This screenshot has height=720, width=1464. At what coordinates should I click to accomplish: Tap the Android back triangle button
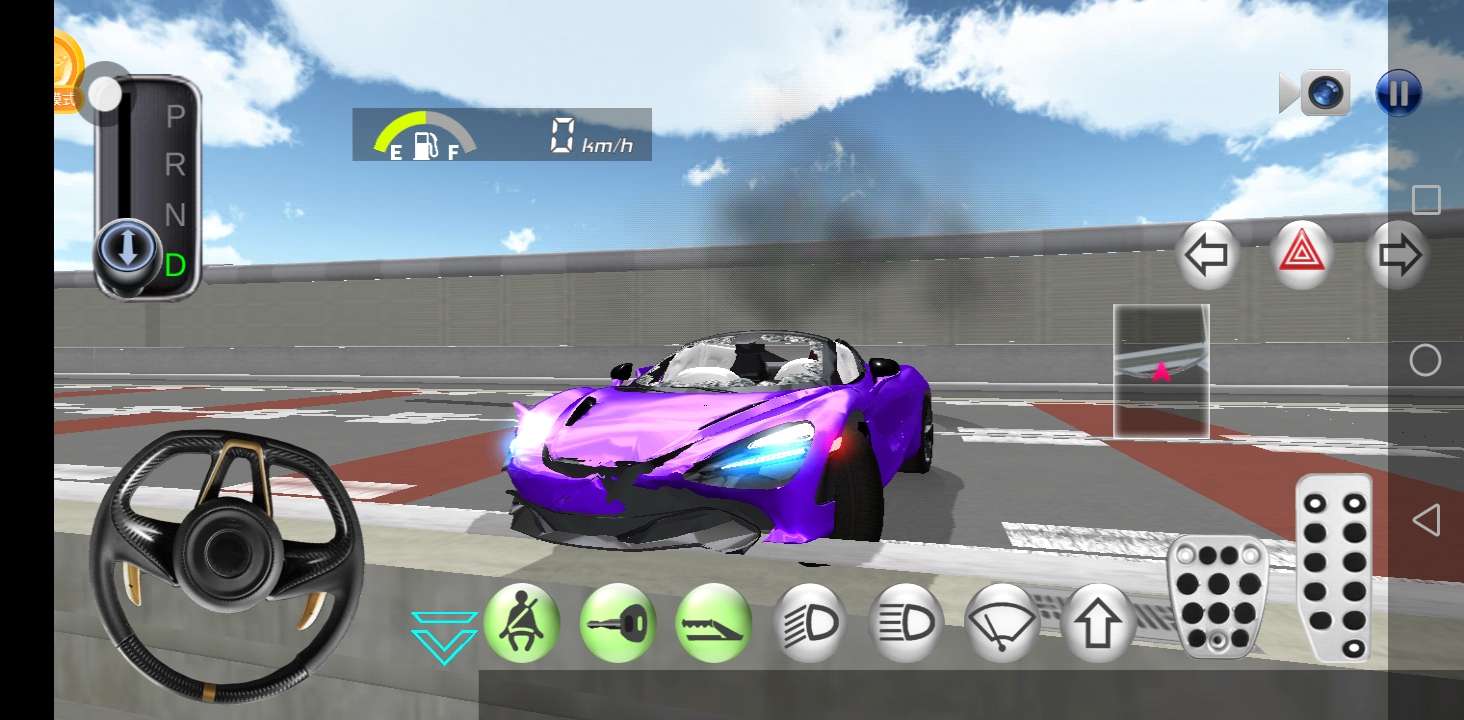(x=1426, y=520)
